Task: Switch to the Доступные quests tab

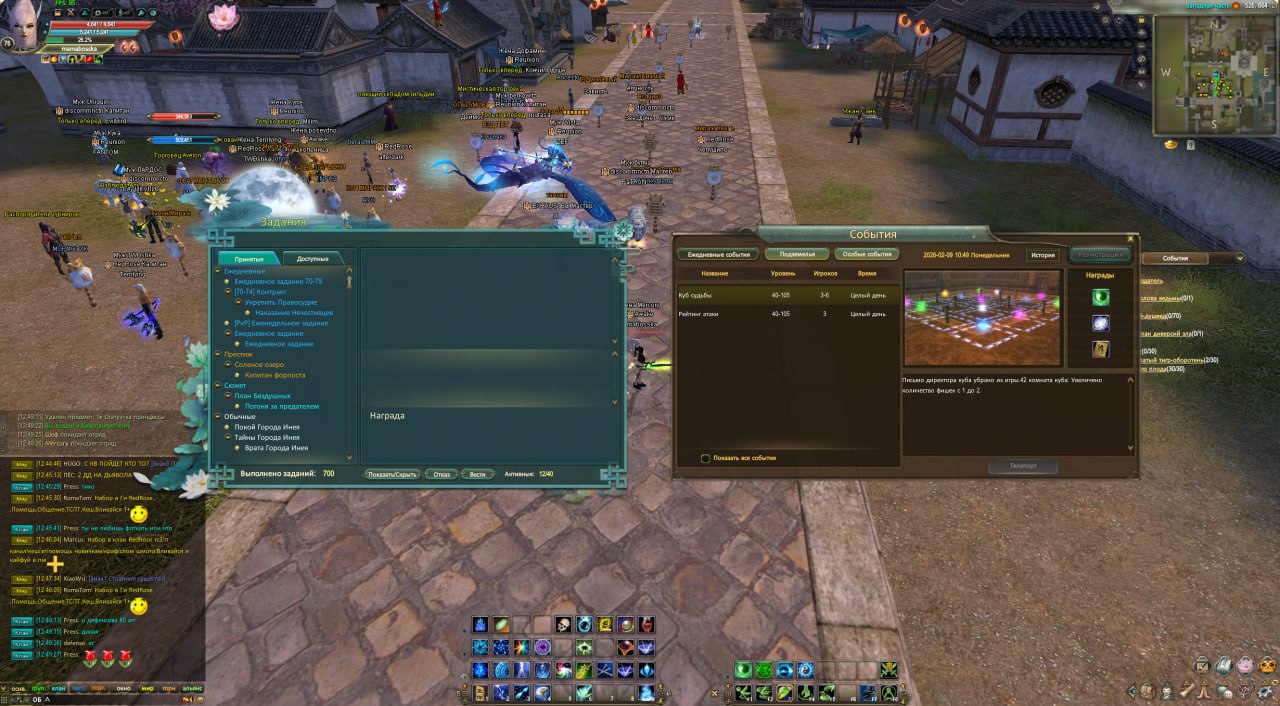Action: click(313, 258)
